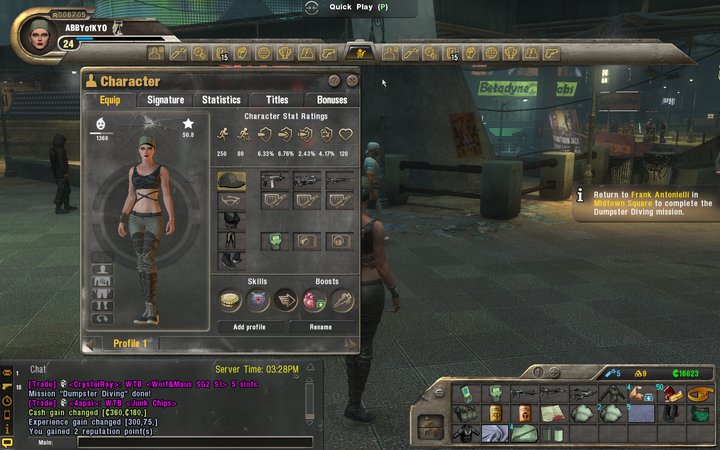Image resolution: width=720 pixels, height=450 pixels.
Task: Open the Statistics tab
Action: click(x=221, y=100)
